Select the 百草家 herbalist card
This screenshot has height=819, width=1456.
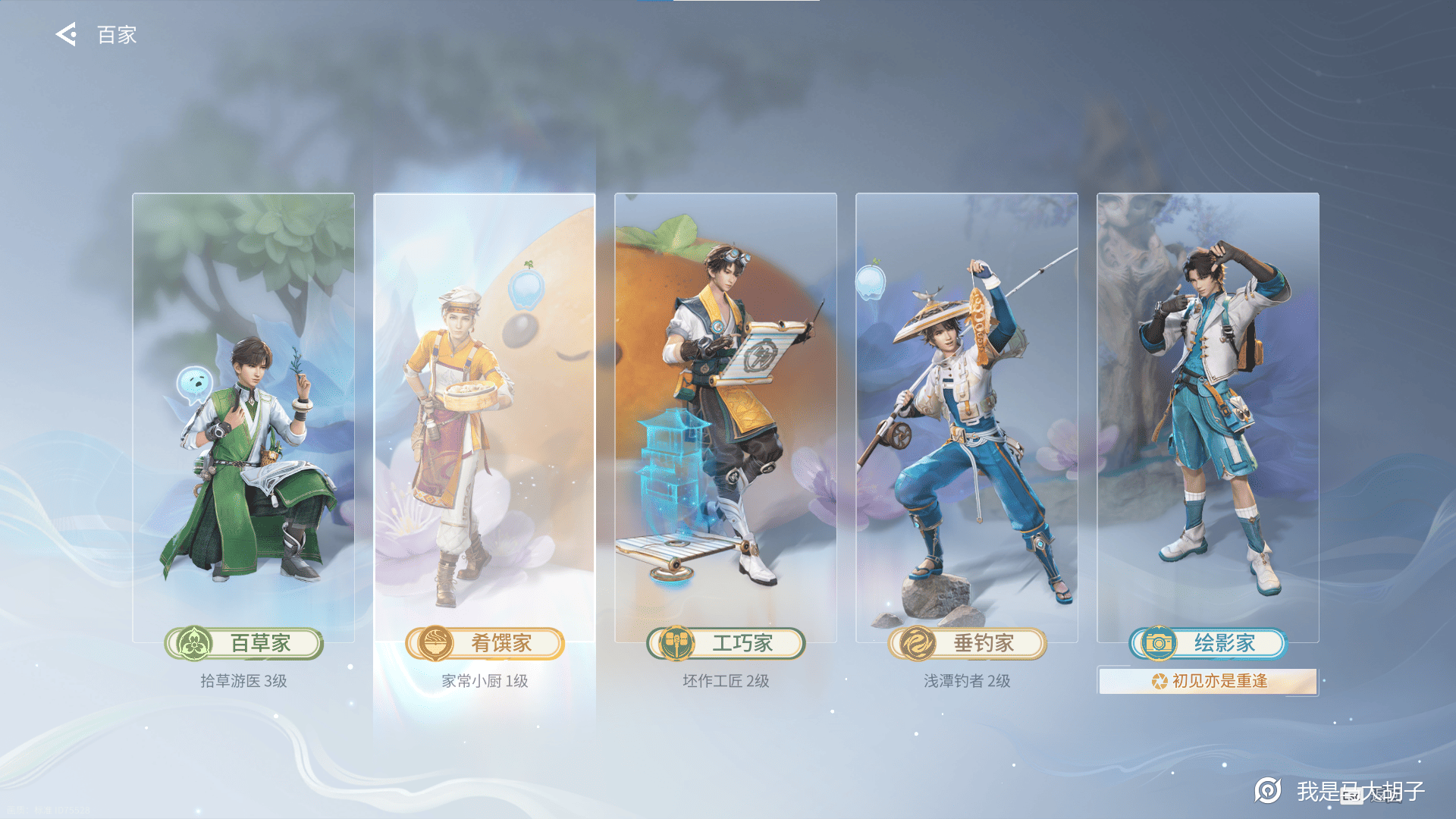pyautogui.click(x=243, y=417)
